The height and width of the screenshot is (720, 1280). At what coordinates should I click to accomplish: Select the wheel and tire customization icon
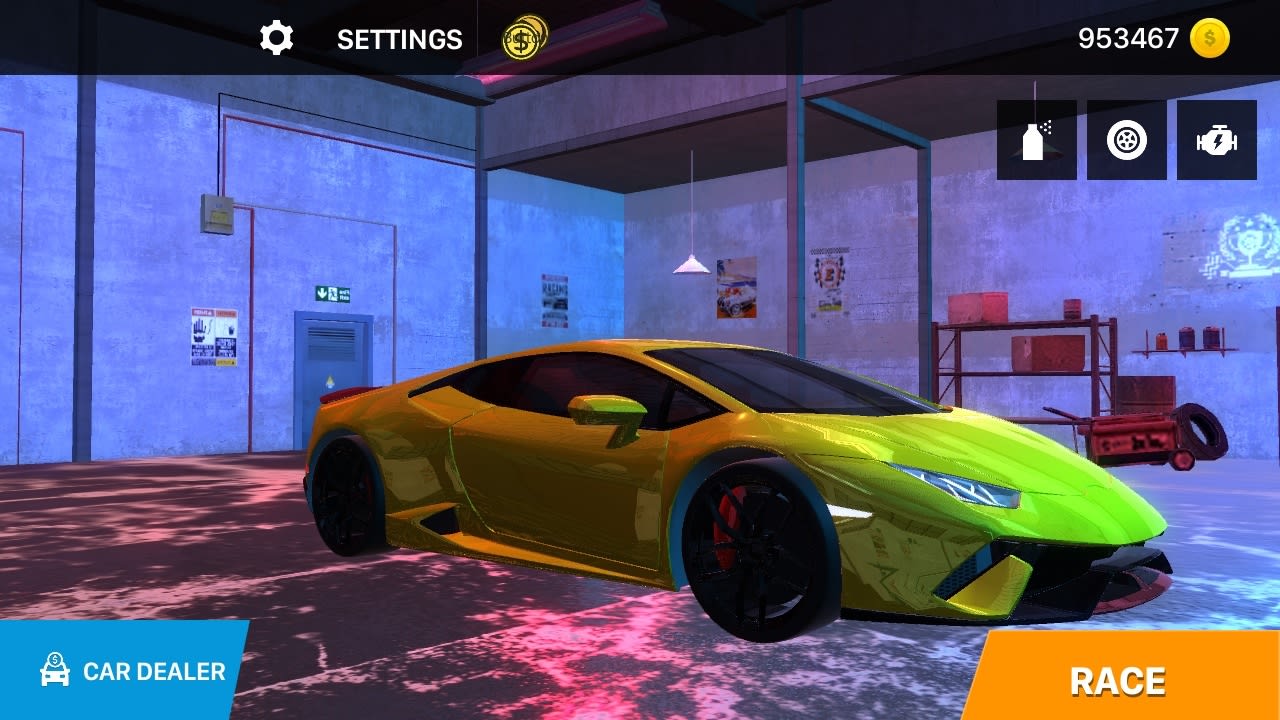coord(1125,139)
